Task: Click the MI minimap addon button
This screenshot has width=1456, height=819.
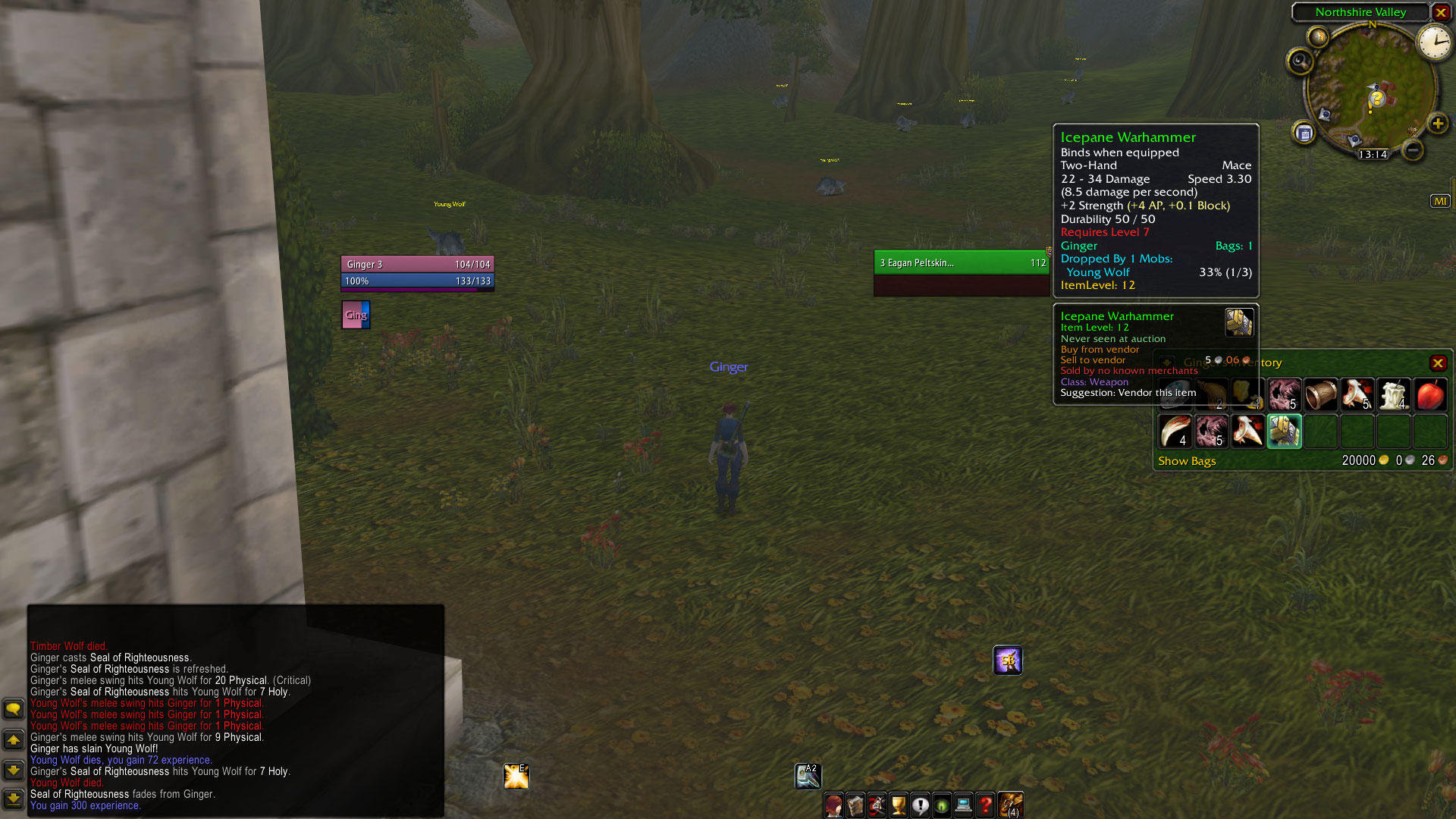Action: (1440, 199)
